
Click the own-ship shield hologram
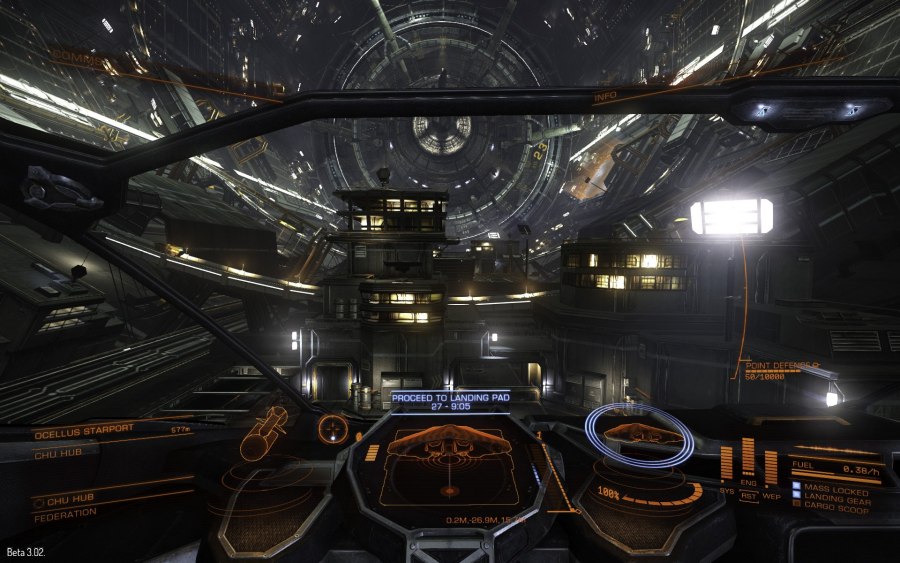640,435
